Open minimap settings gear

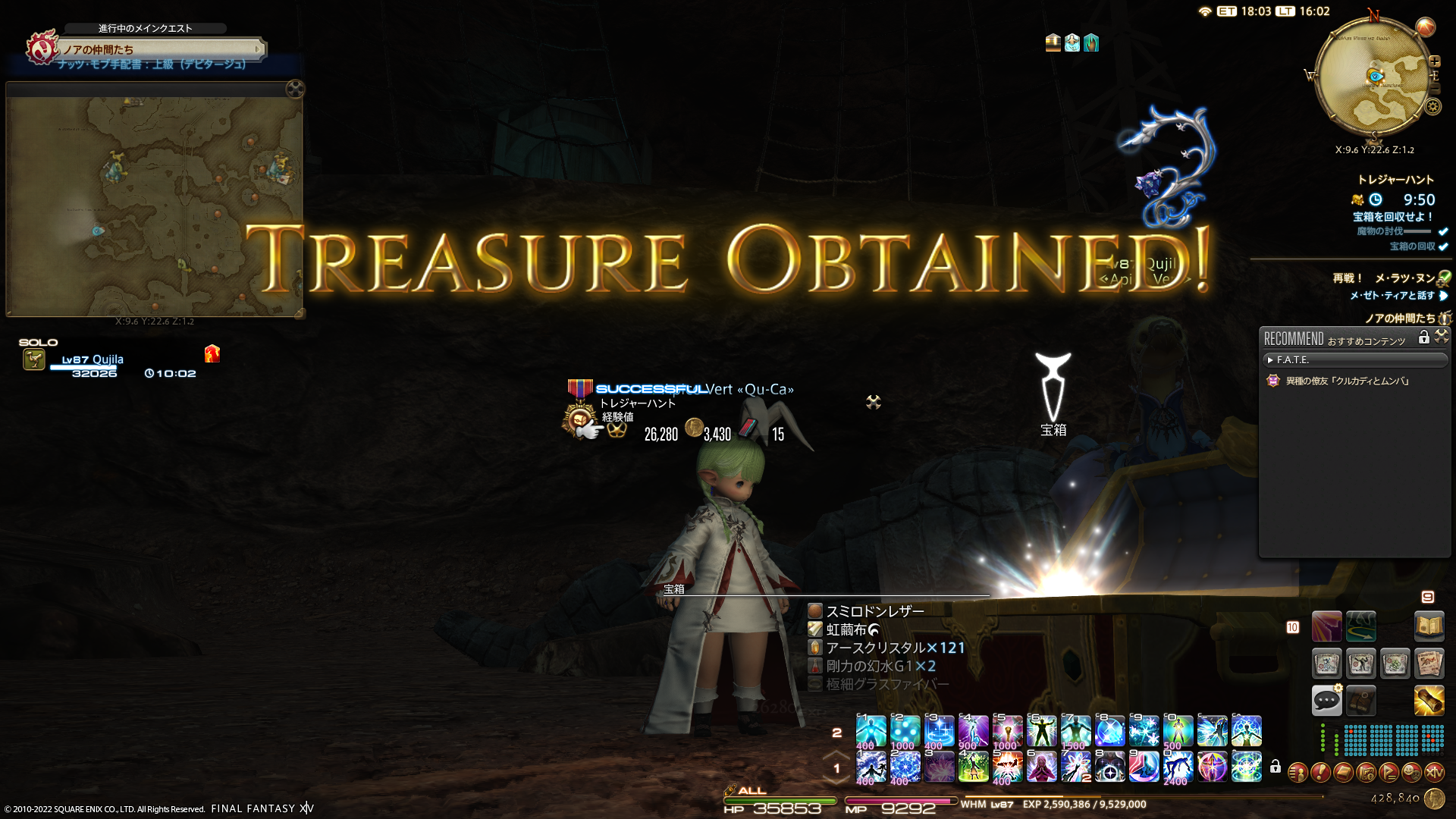(1432, 107)
